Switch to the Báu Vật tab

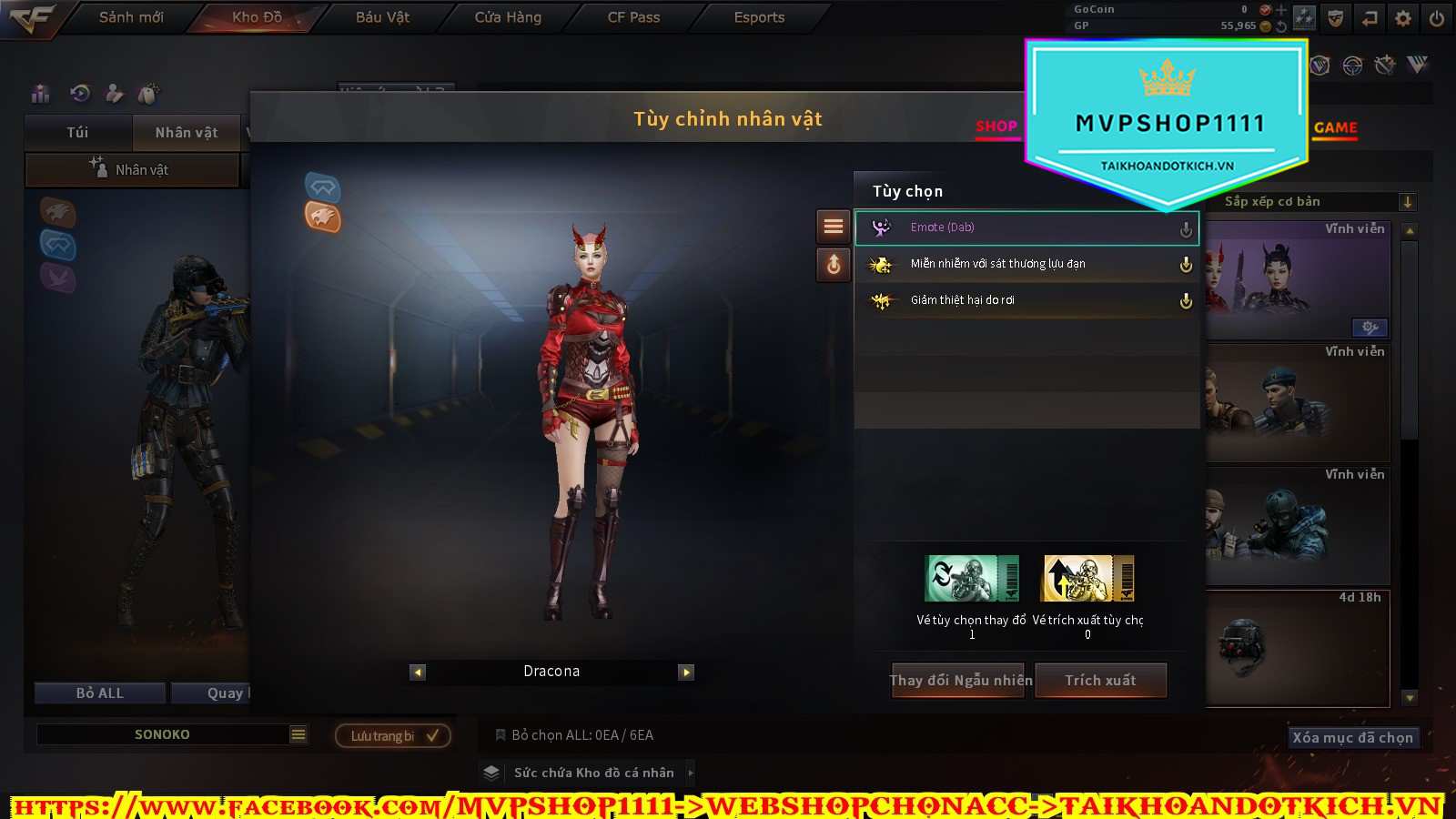[x=382, y=17]
